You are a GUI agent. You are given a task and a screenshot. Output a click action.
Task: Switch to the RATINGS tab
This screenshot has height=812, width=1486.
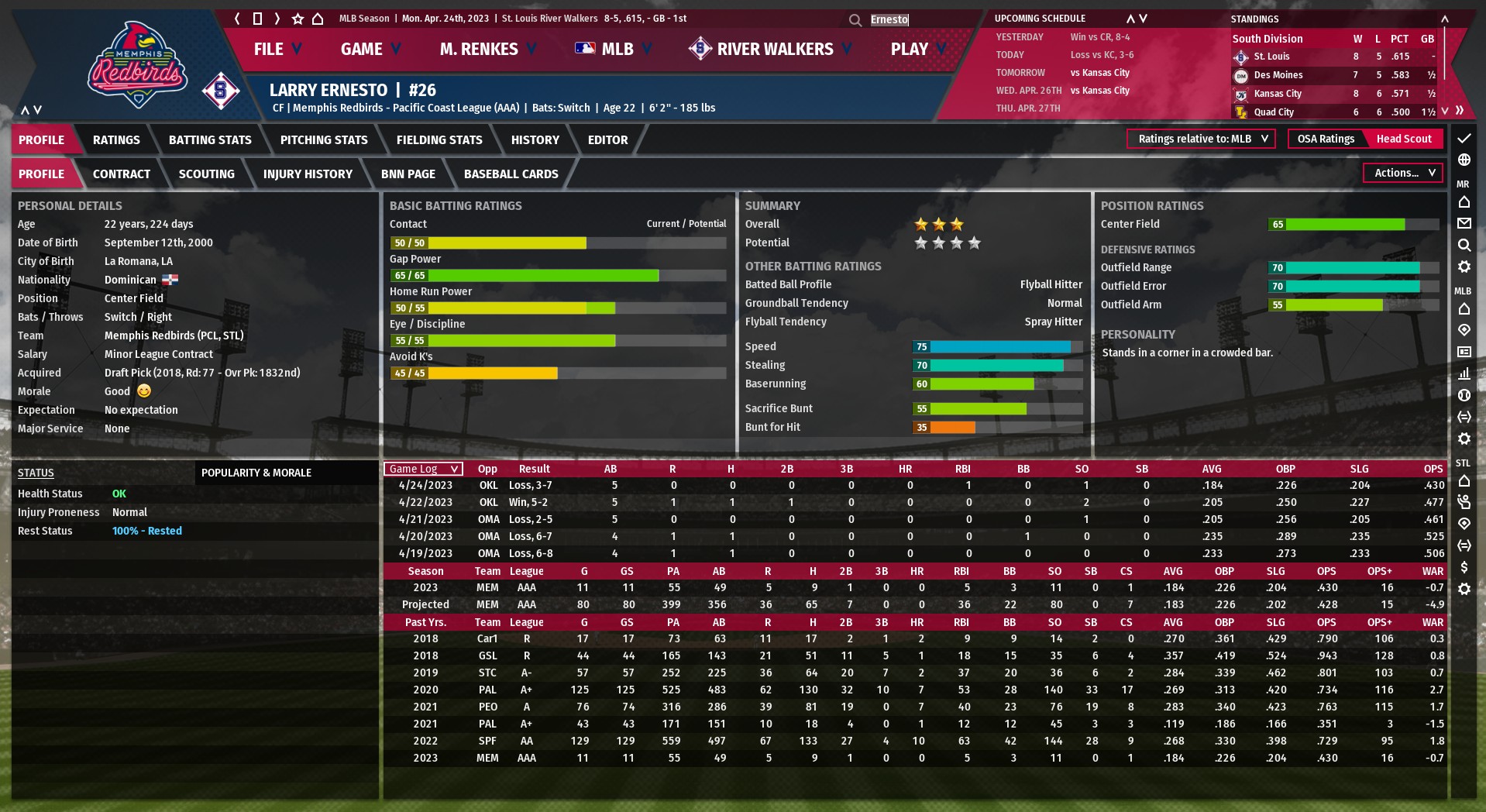[x=116, y=140]
